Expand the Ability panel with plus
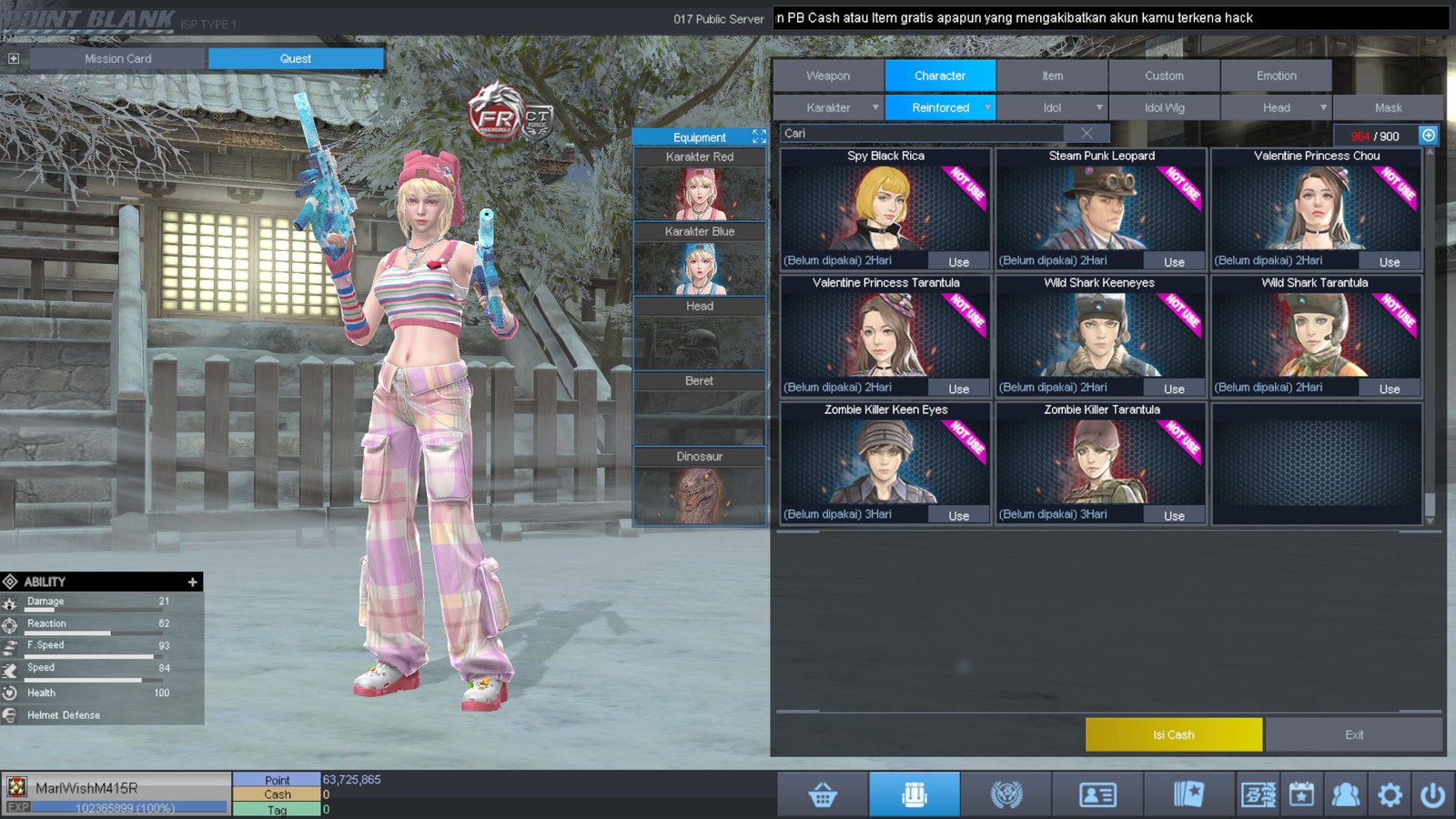This screenshot has width=1456, height=819. coord(192,581)
